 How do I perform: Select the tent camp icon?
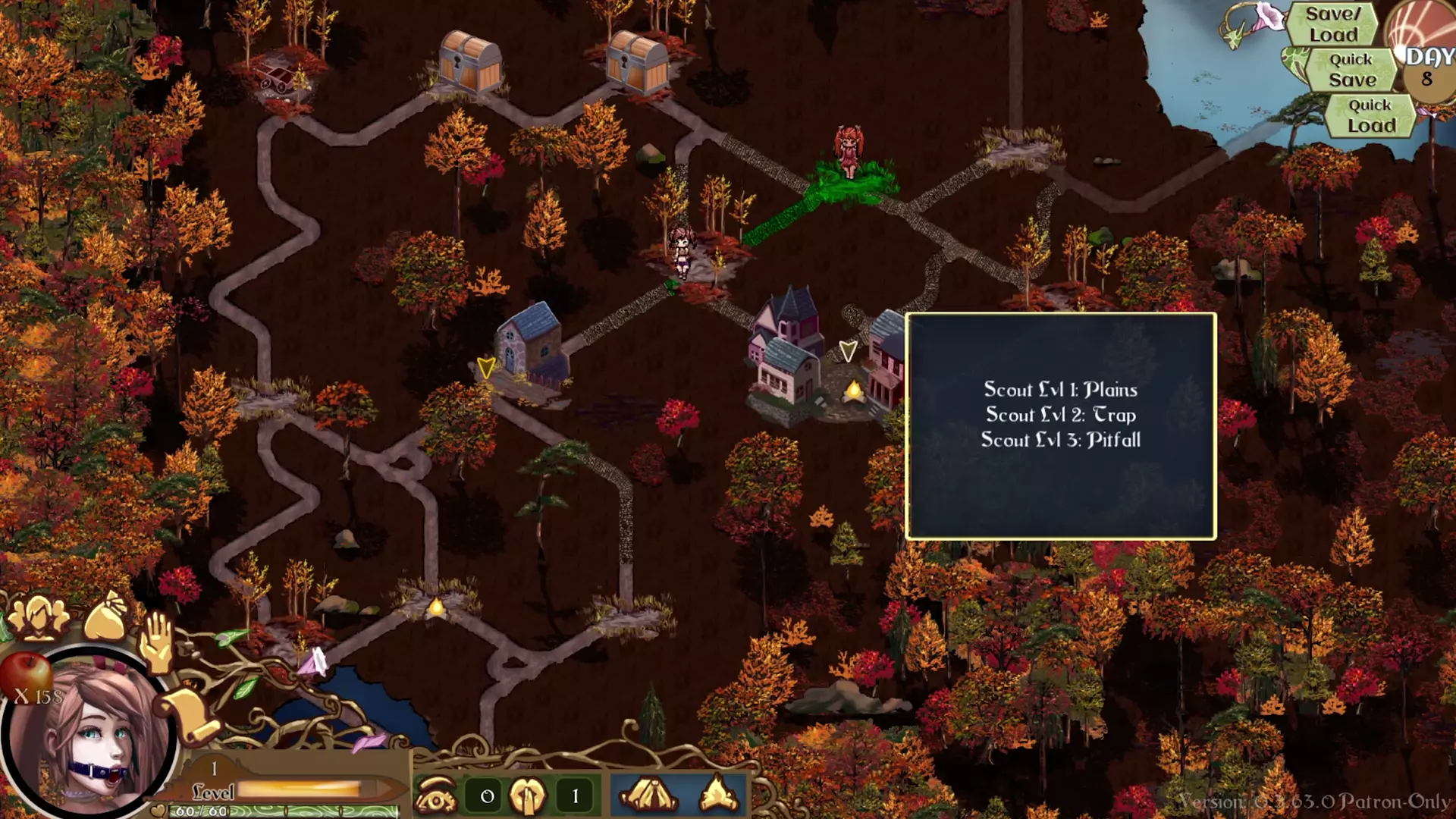point(649,795)
